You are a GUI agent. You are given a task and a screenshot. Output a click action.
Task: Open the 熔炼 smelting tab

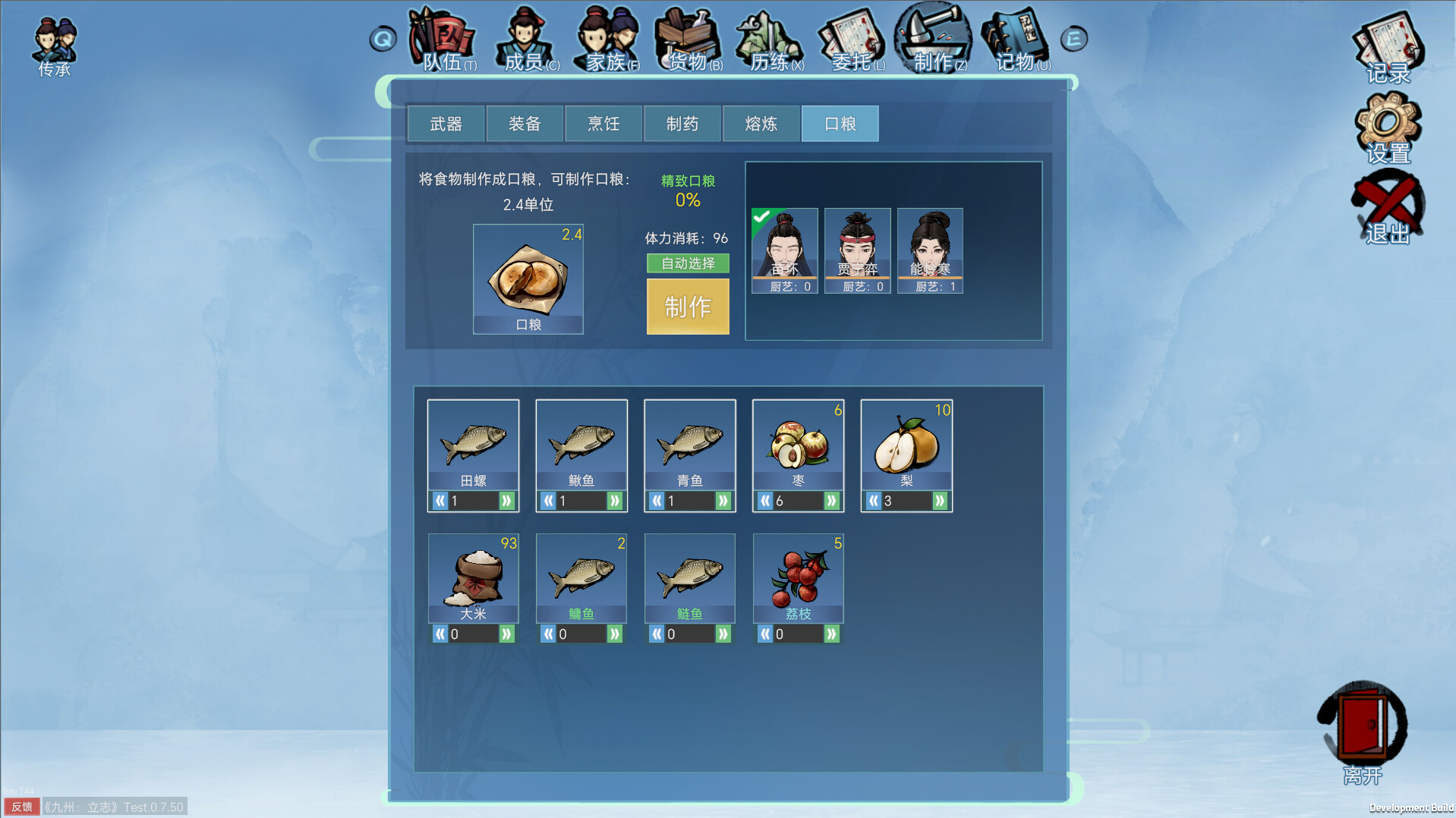[x=761, y=124]
